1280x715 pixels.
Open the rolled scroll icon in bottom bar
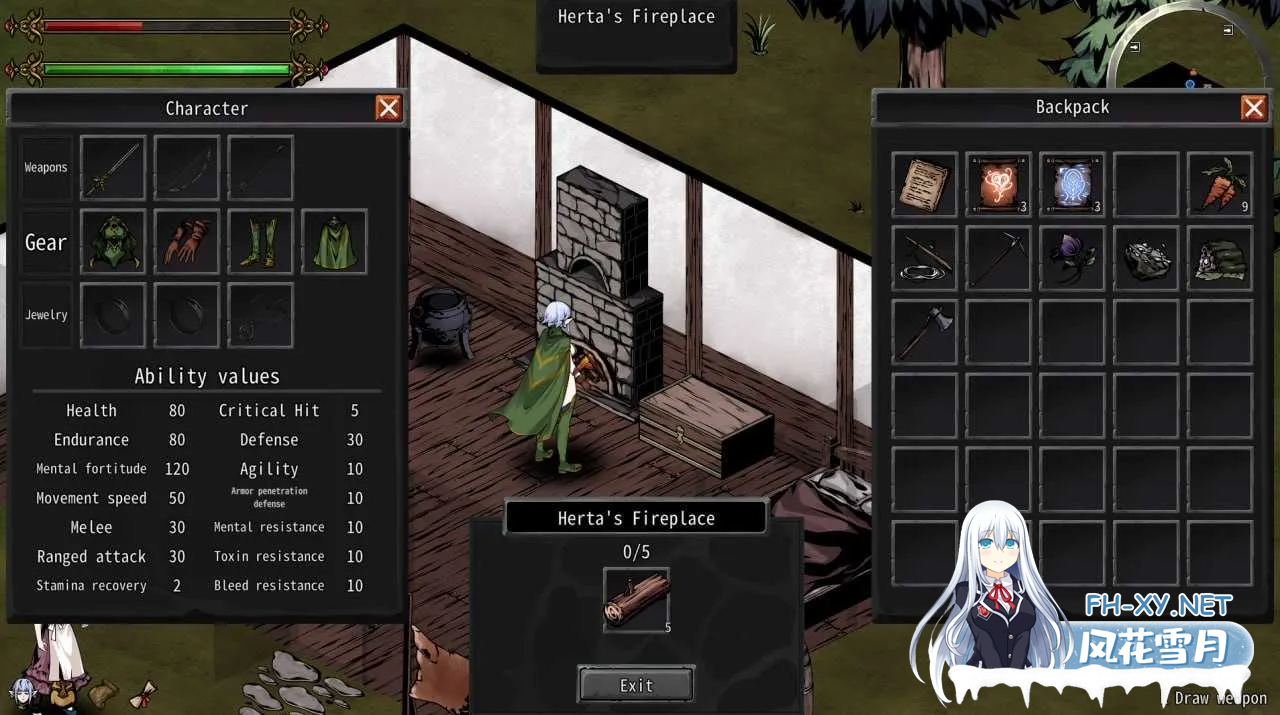143,692
